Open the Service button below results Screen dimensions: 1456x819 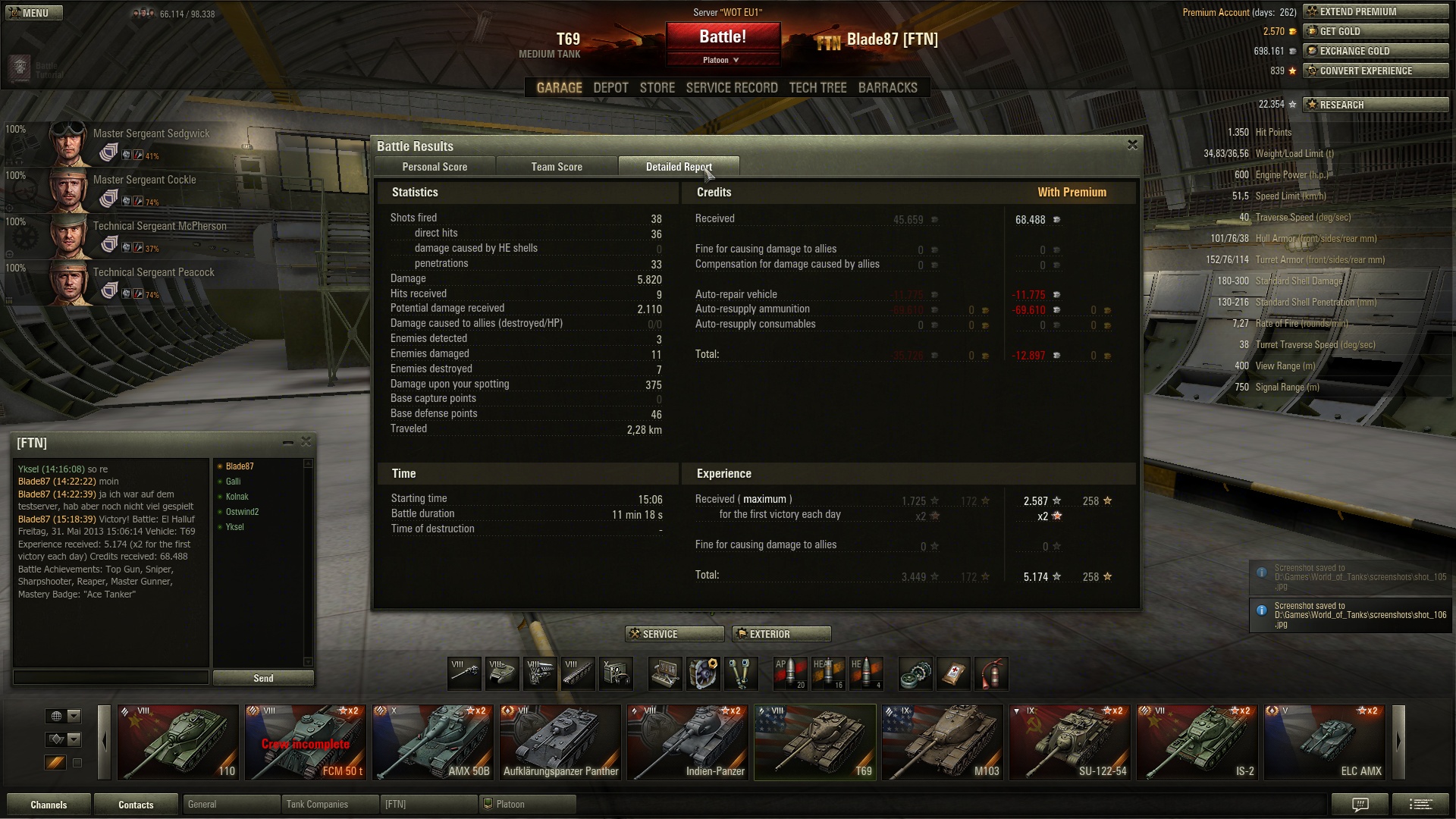[x=674, y=634]
